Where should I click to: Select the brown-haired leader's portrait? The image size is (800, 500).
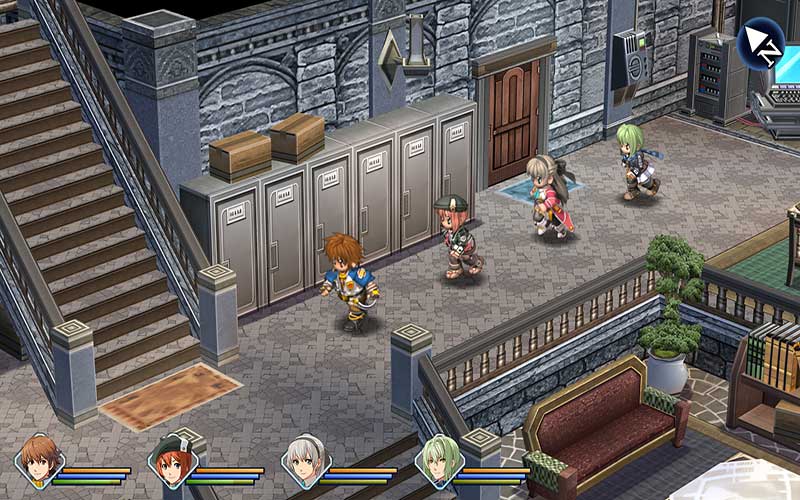tap(39, 461)
